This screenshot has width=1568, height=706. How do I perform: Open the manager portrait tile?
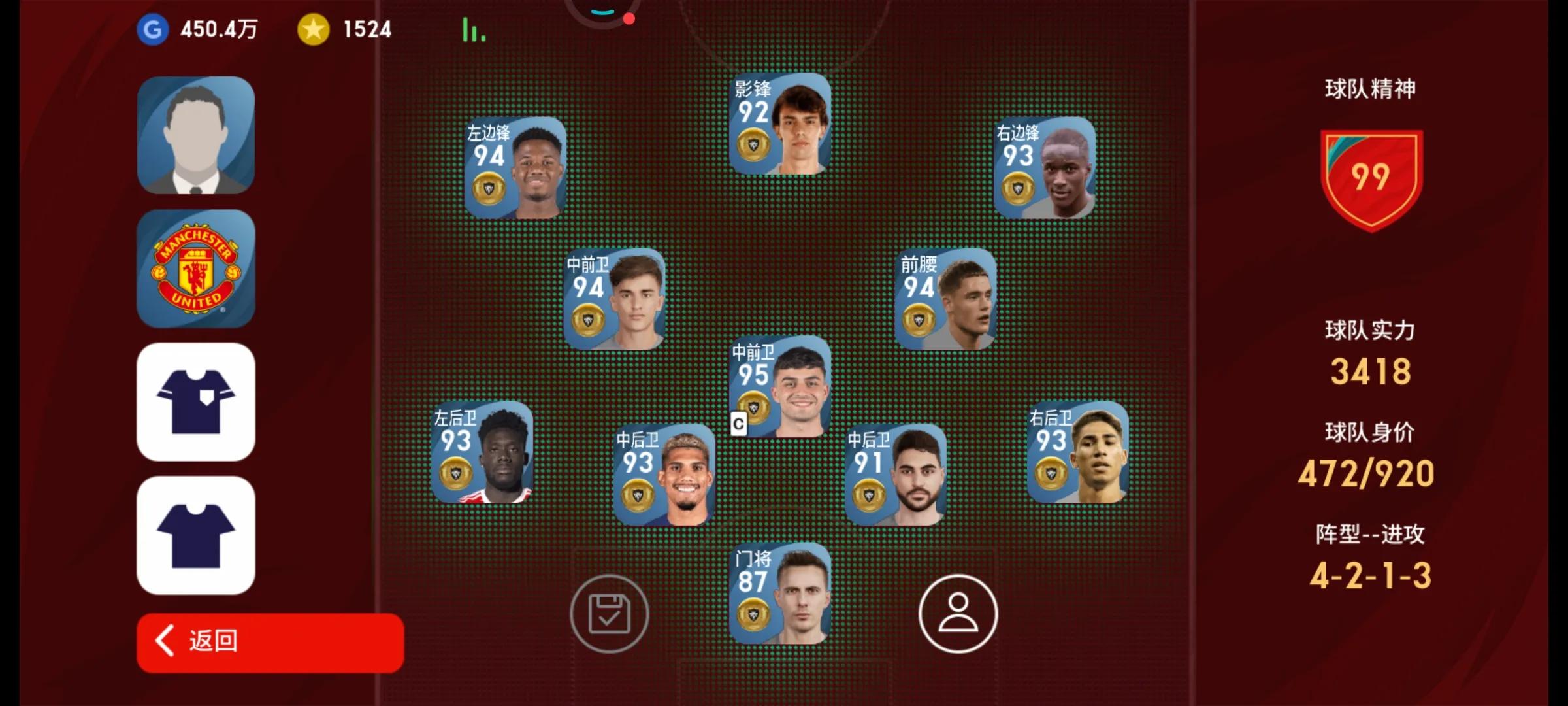tap(196, 135)
